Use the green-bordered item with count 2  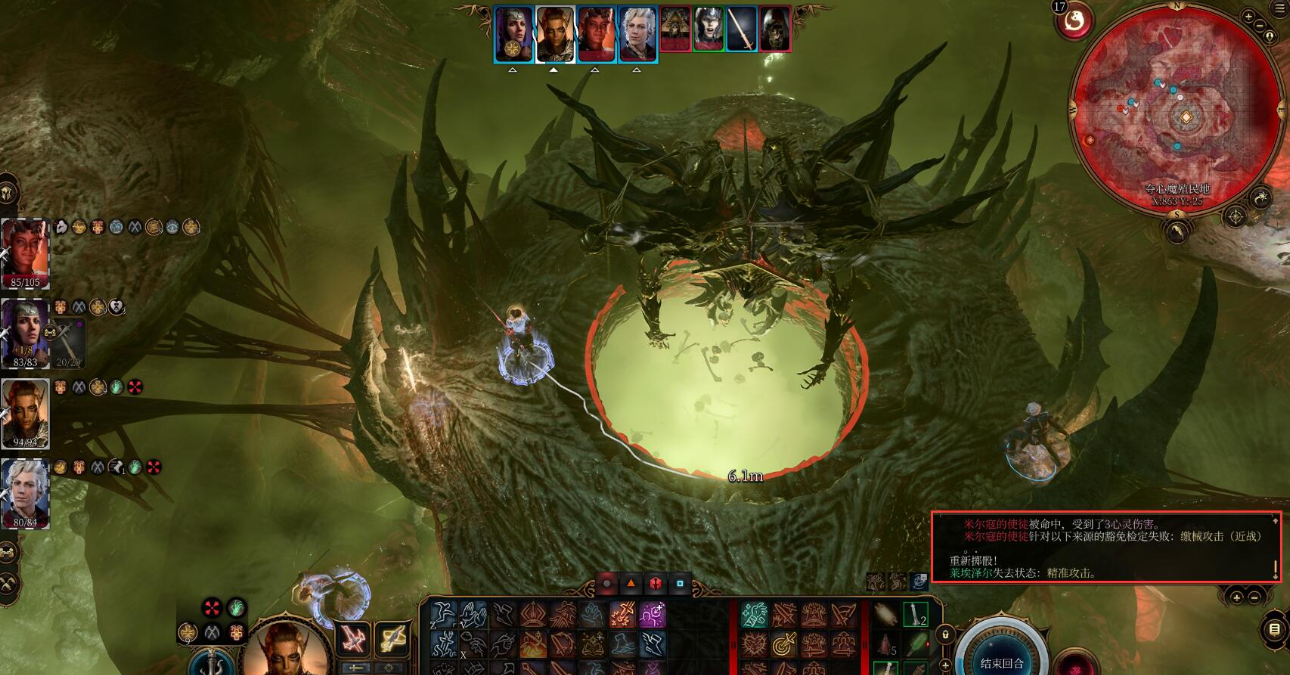pyautogui.click(x=916, y=614)
